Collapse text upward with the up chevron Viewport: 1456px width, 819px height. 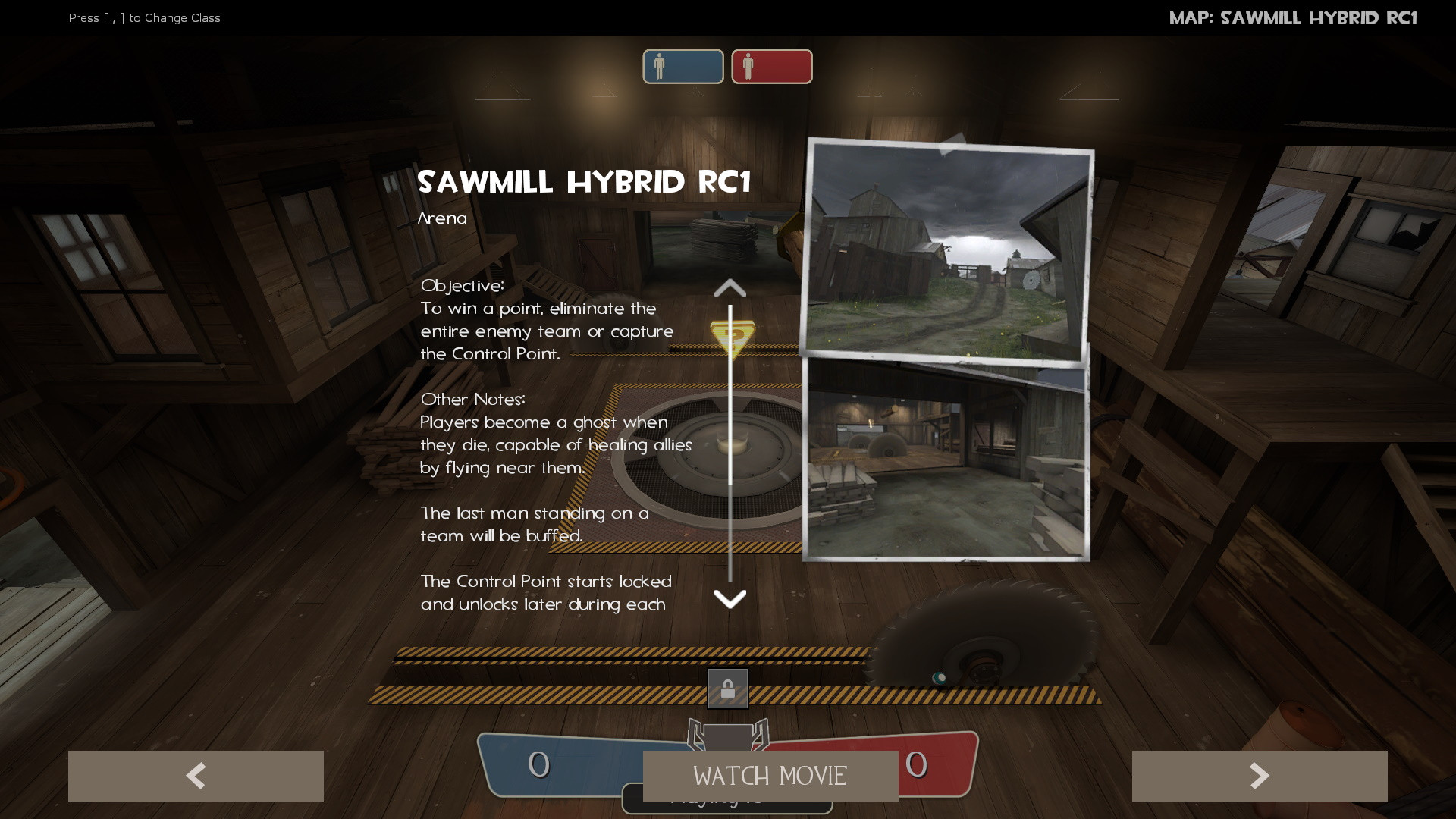730,287
